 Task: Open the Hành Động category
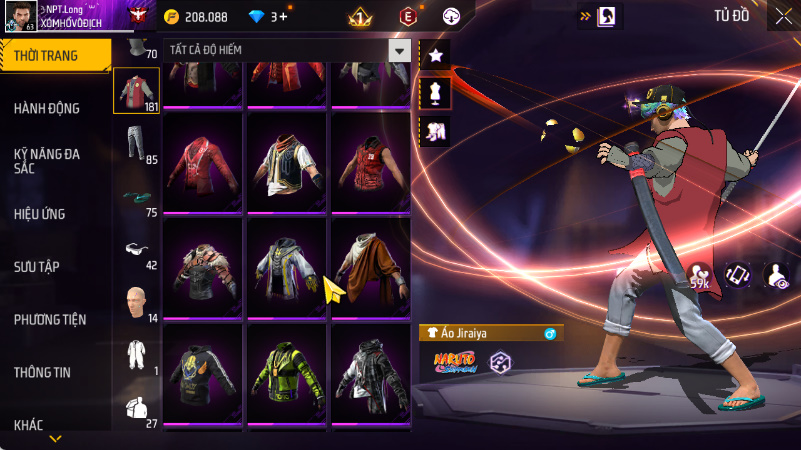(x=47, y=108)
